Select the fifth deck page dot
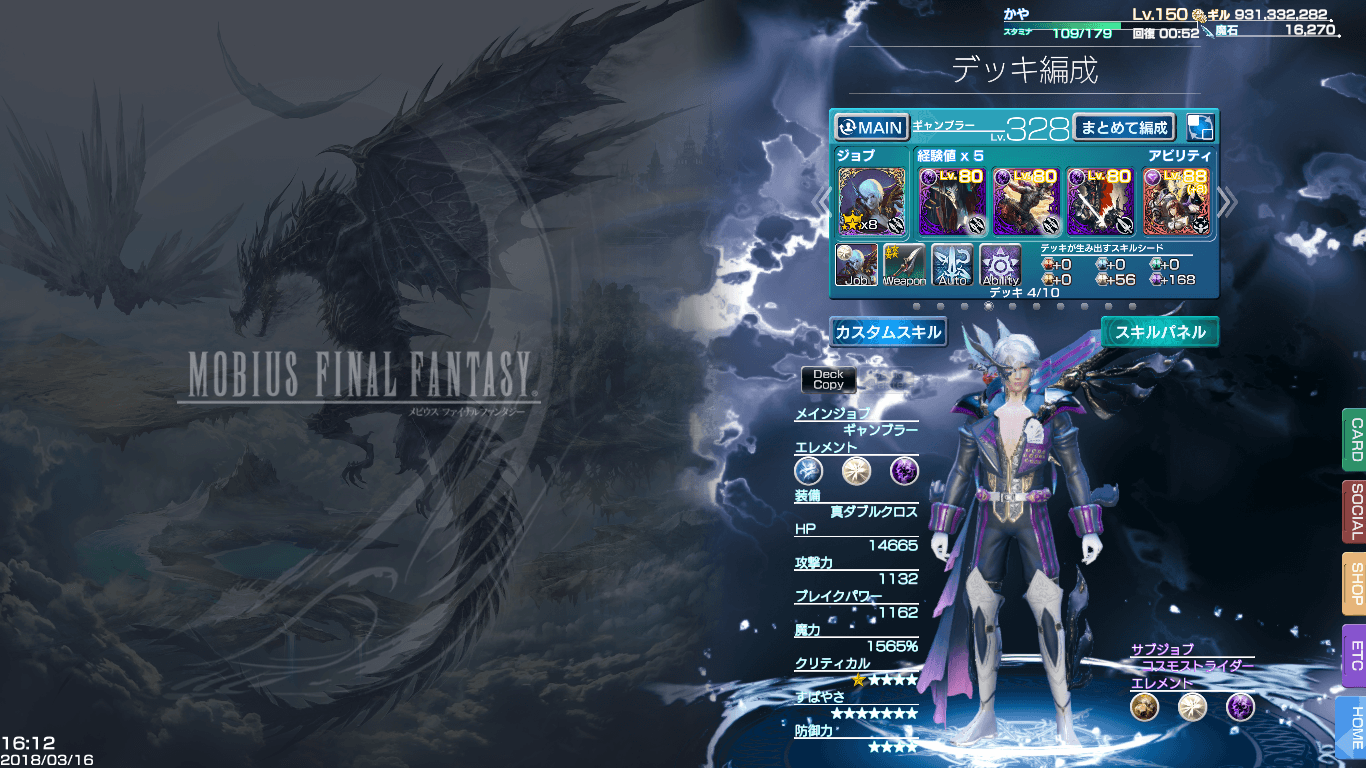 (1014, 307)
